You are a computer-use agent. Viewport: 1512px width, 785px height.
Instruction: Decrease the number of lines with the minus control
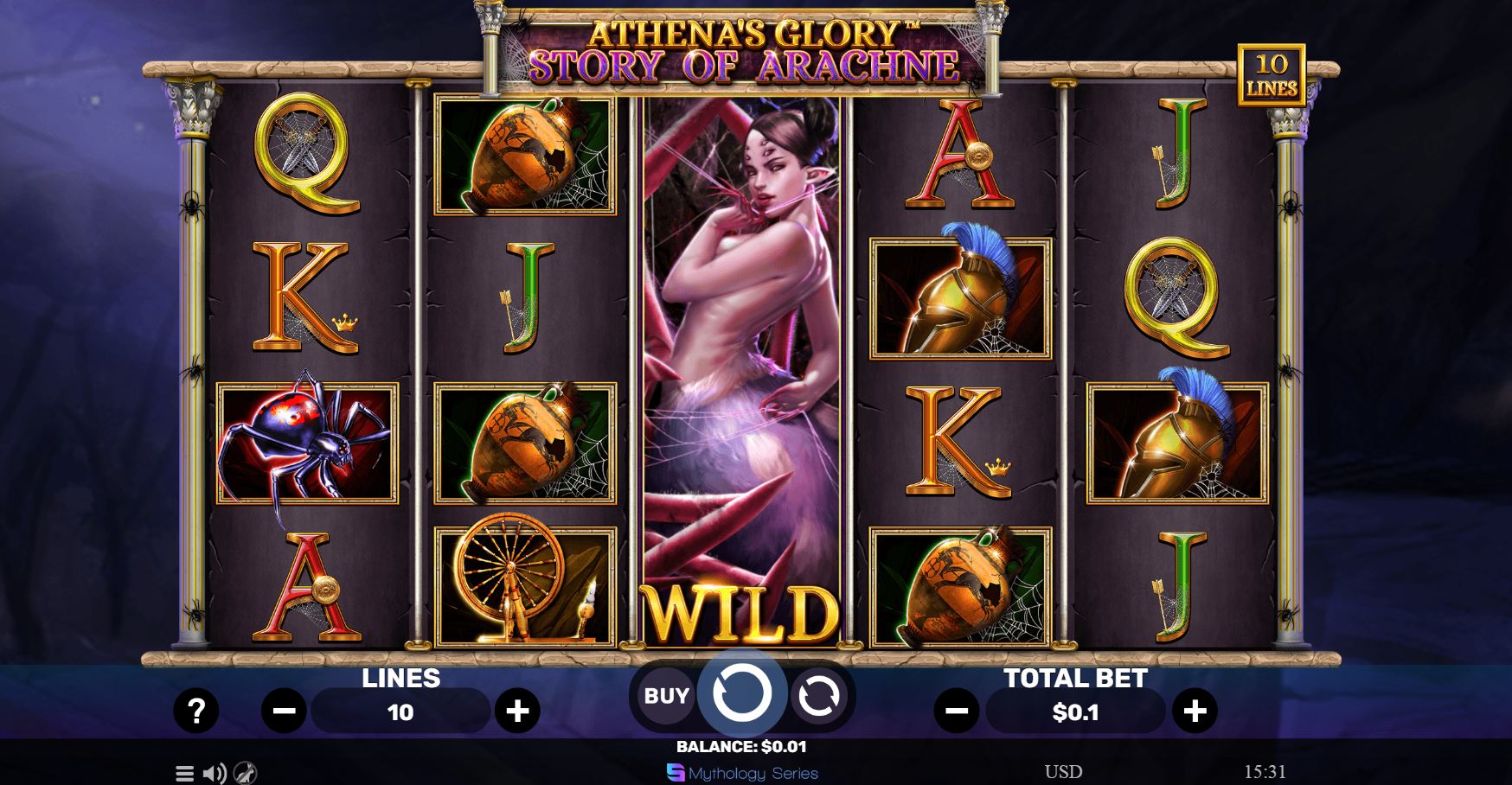[x=283, y=712]
